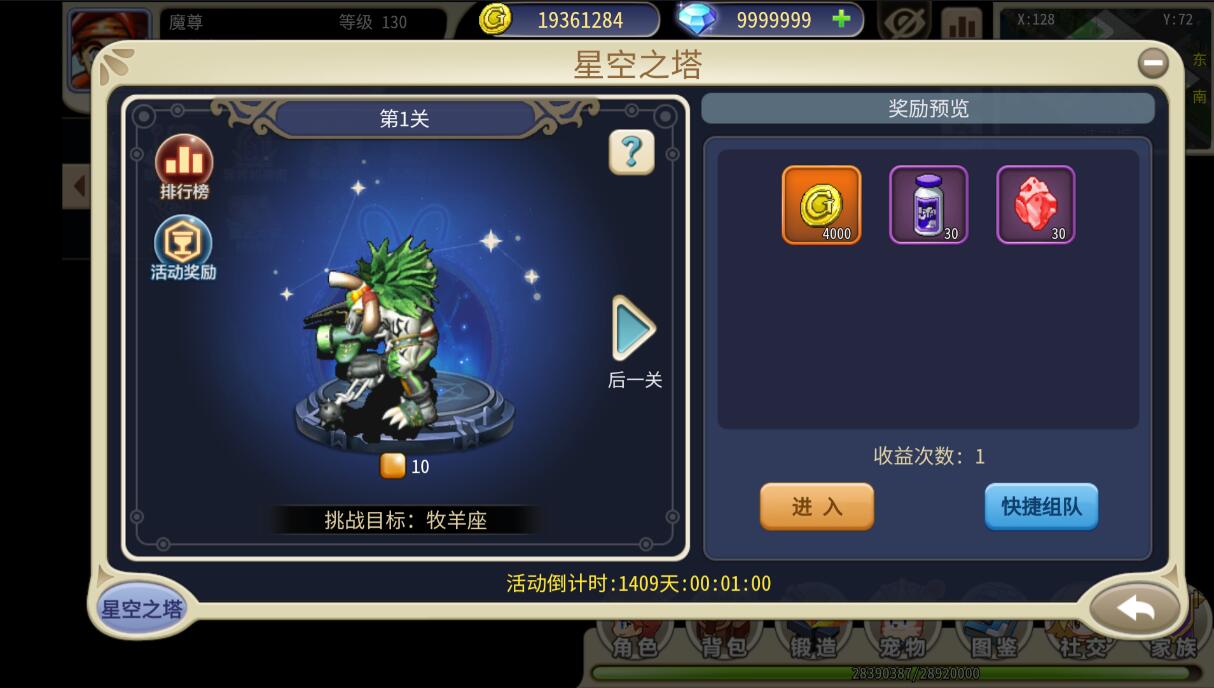Minimize the 星空之塔 window

(x=1153, y=64)
